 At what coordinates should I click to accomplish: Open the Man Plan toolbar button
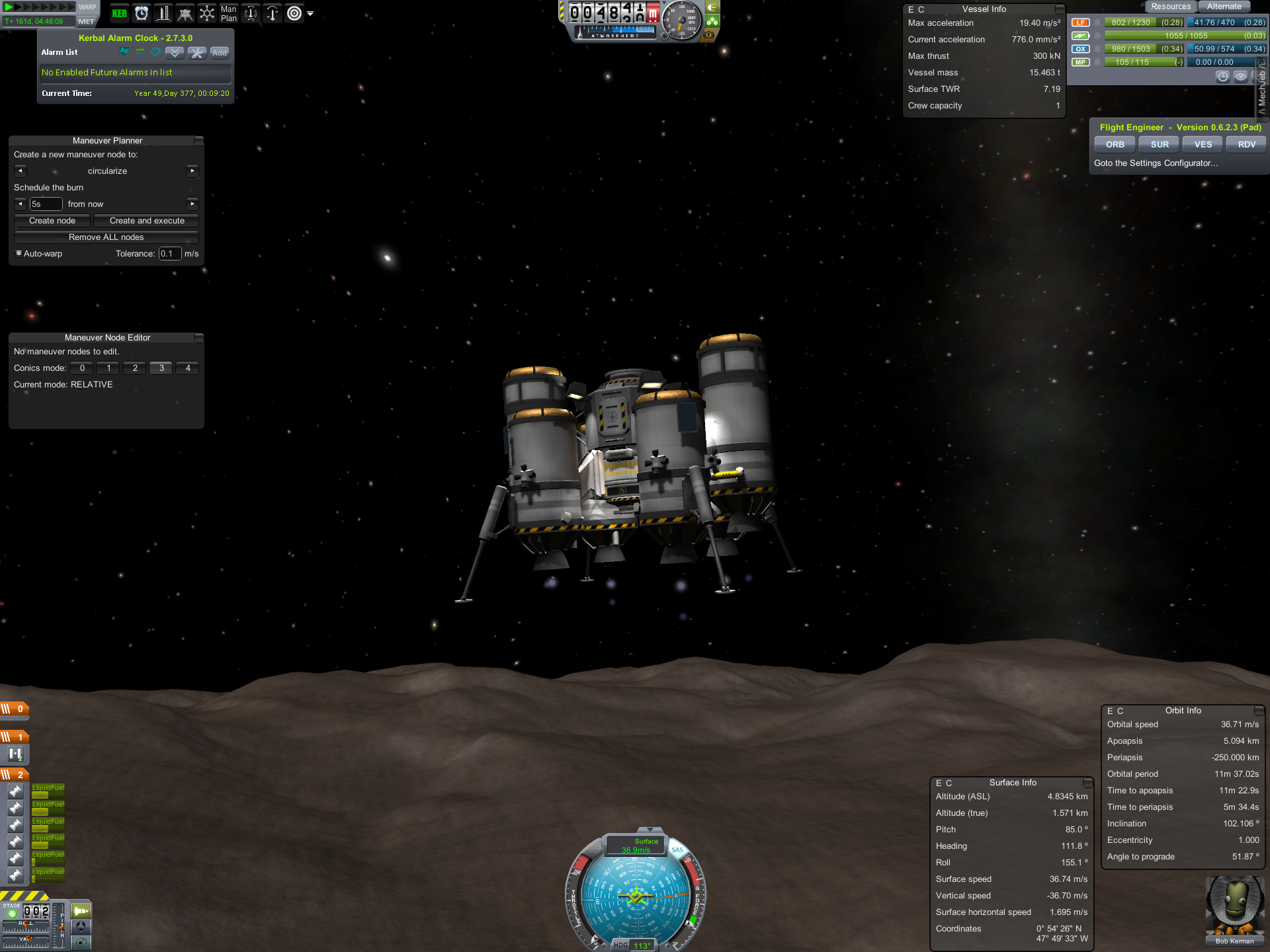pos(228,13)
